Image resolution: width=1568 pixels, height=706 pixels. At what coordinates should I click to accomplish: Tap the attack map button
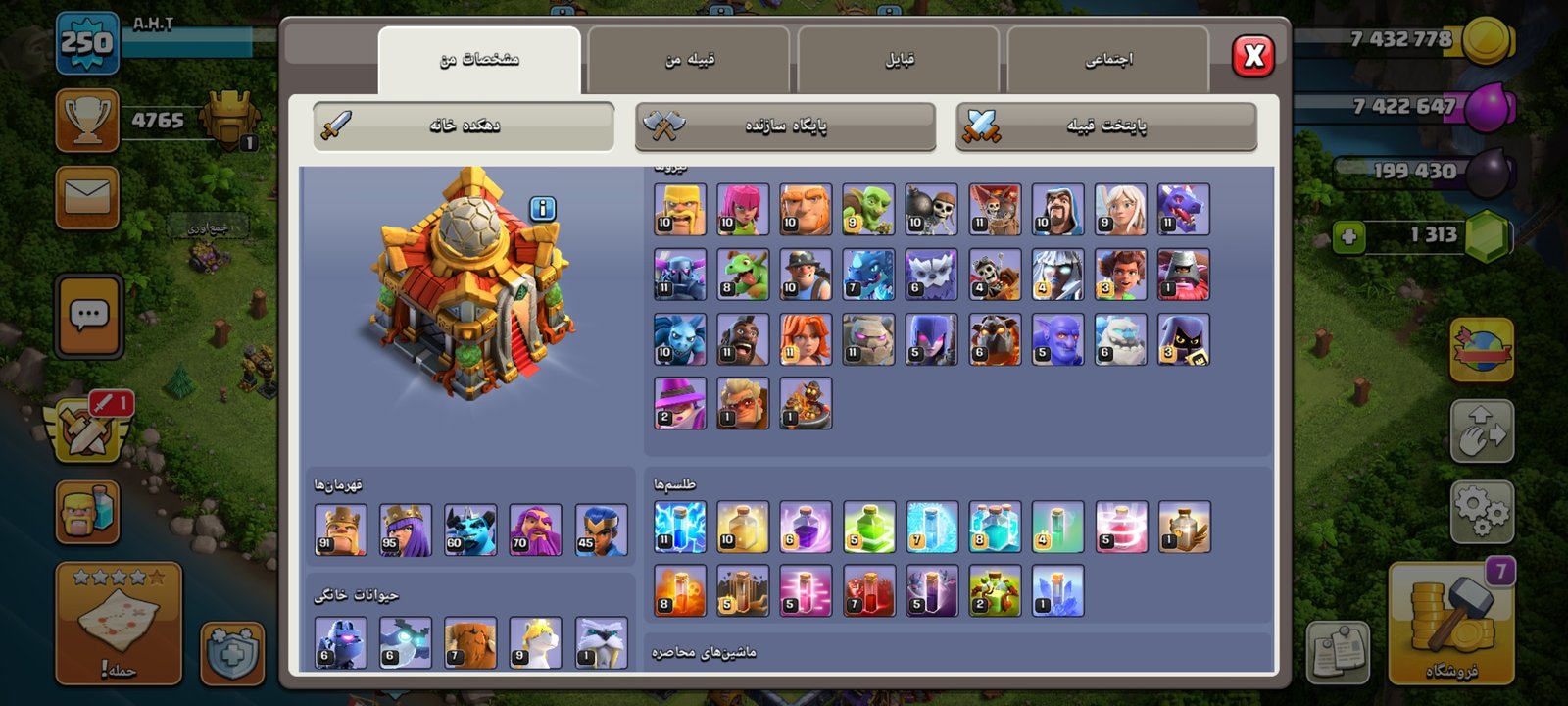click(x=119, y=624)
